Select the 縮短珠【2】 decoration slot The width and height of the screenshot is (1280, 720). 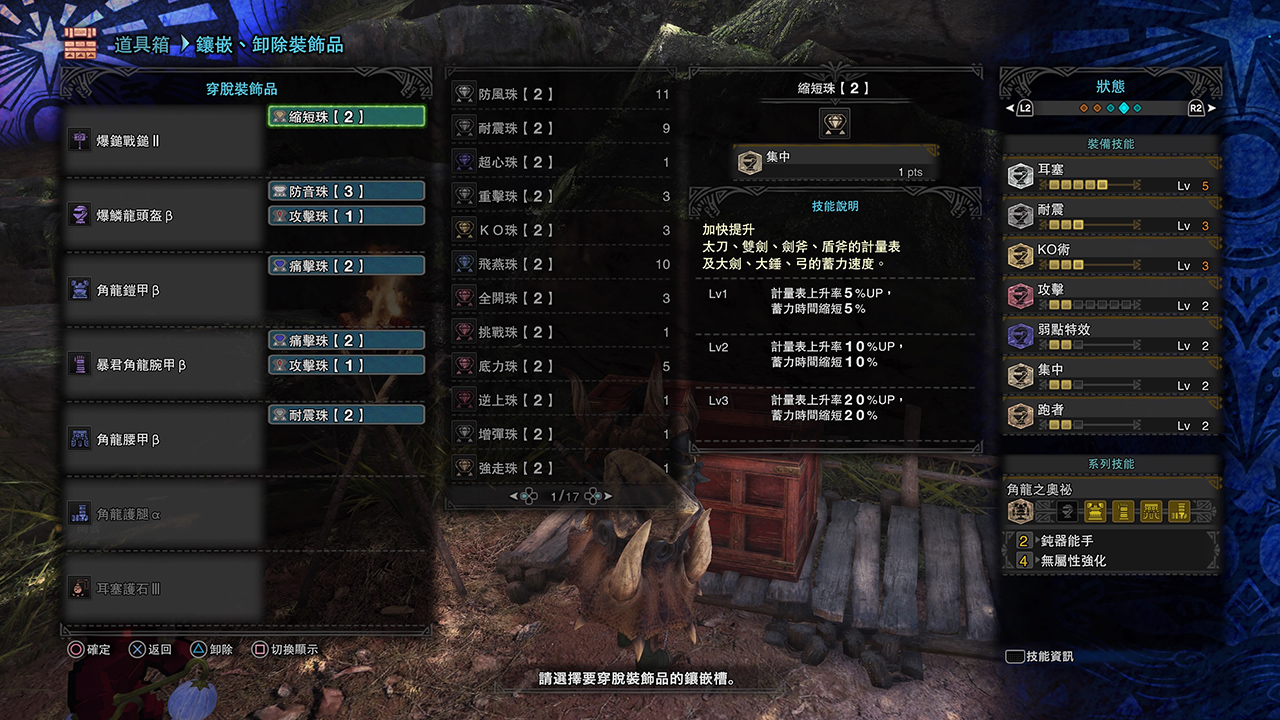tap(346, 117)
